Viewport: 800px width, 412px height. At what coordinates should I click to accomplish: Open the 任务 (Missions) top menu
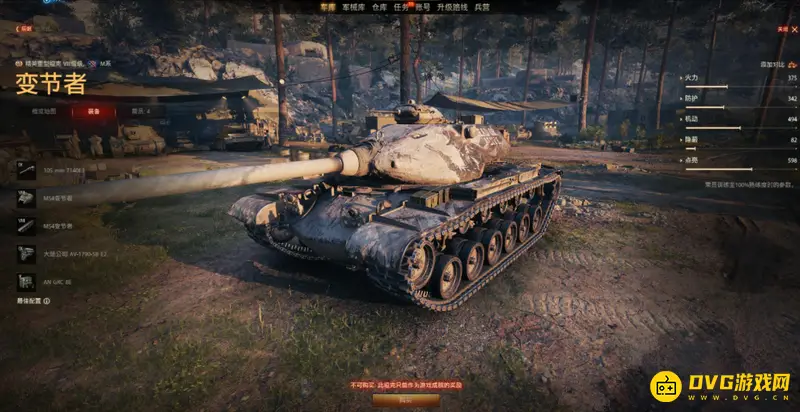pos(401,6)
